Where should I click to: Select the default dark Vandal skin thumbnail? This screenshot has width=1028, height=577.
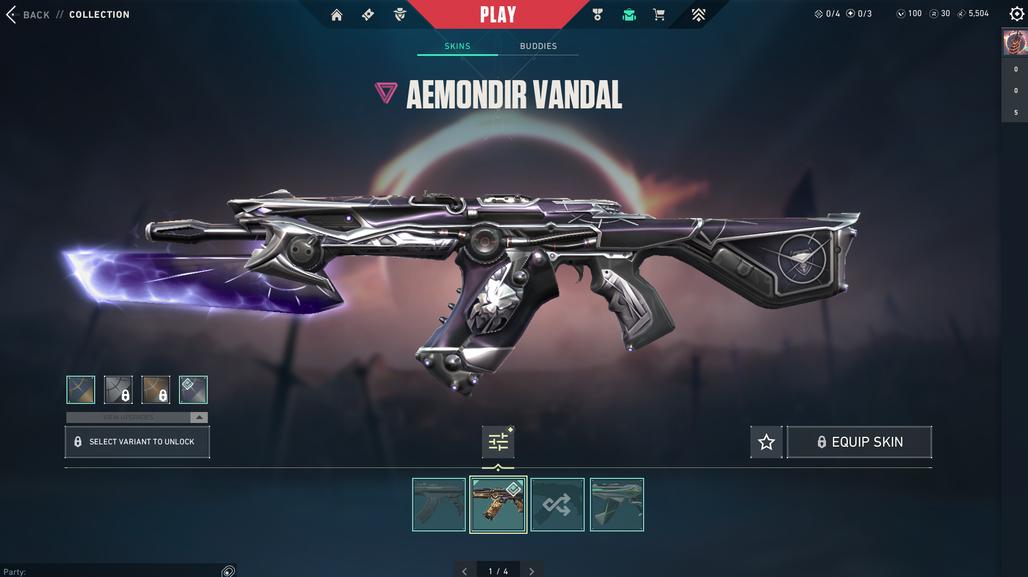click(x=439, y=504)
